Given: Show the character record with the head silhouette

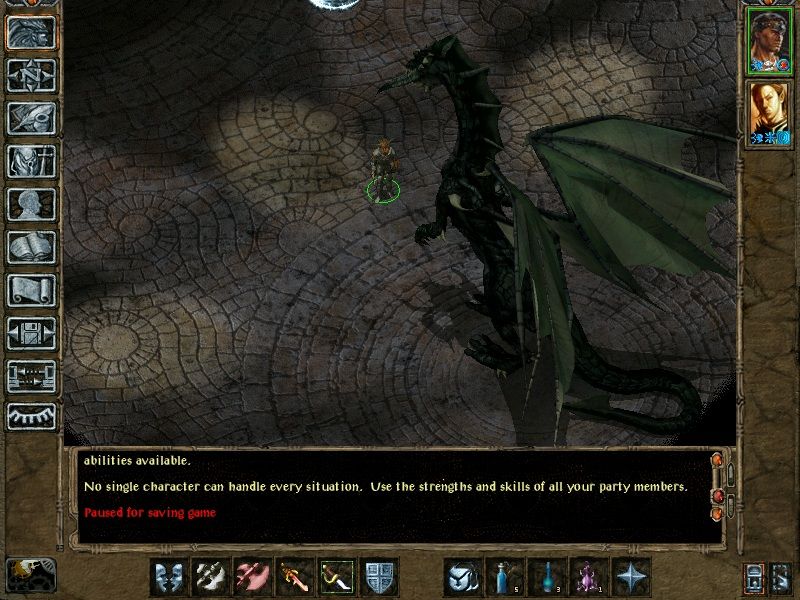Looking at the screenshot, I should 31,204.
